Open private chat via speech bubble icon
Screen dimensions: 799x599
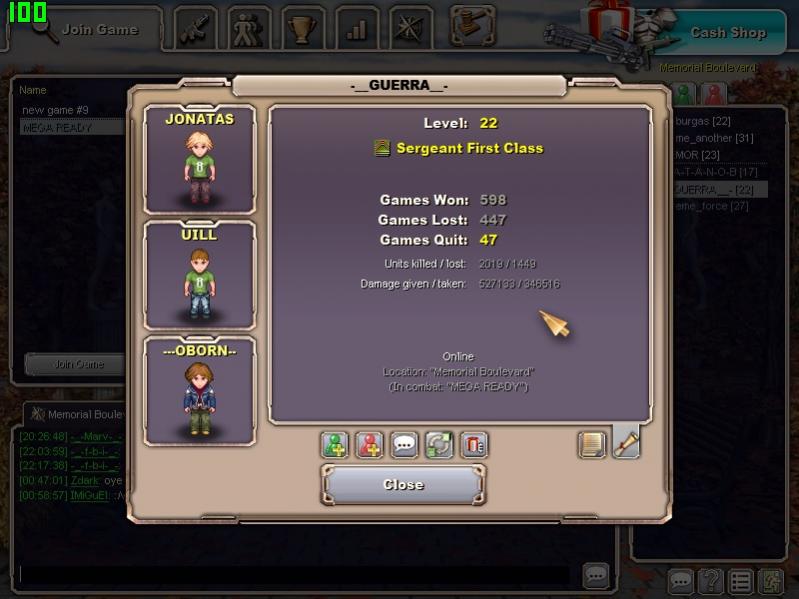pyautogui.click(x=404, y=445)
